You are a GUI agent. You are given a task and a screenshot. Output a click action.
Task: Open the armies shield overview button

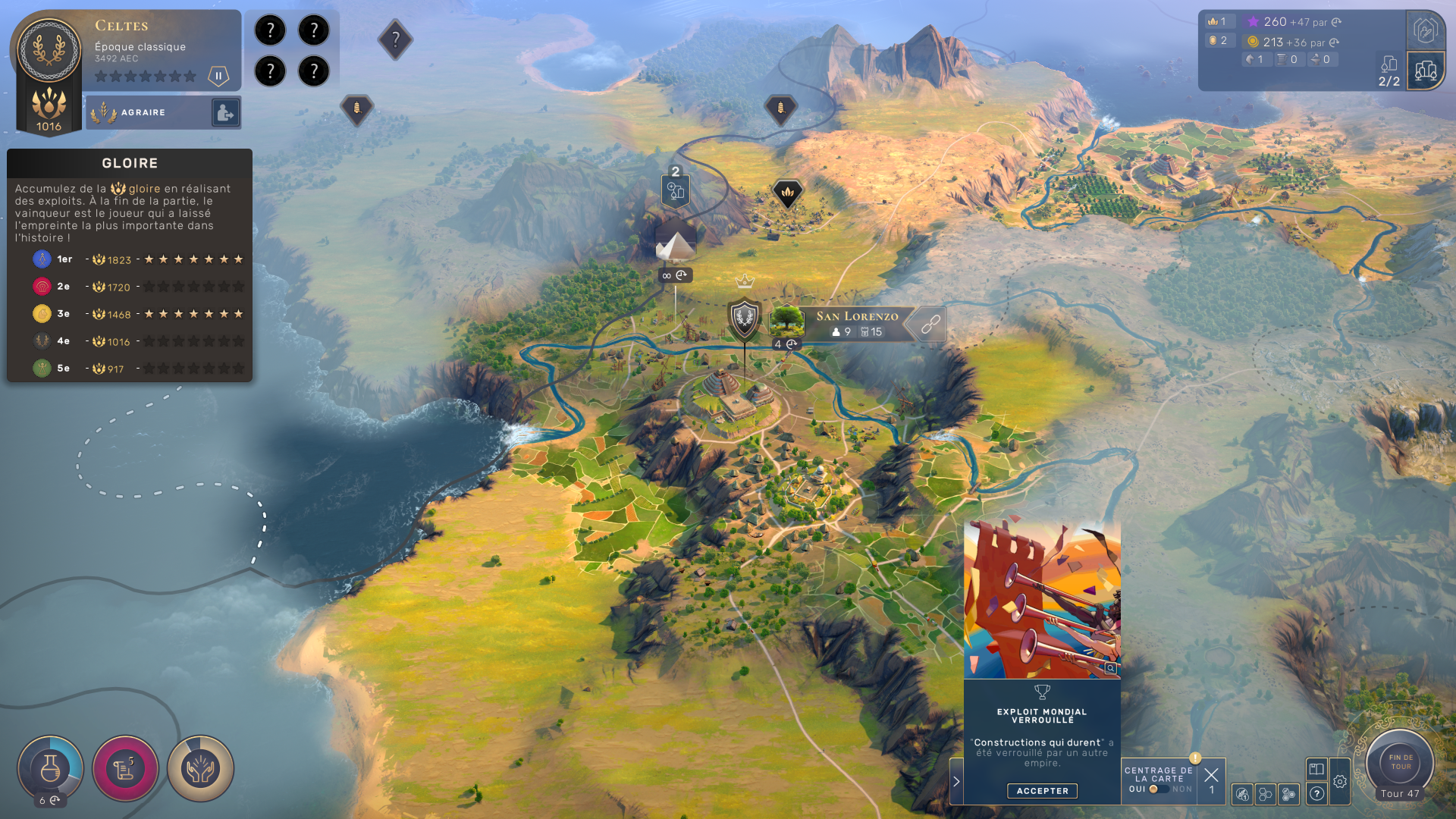[x=1425, y=31]
